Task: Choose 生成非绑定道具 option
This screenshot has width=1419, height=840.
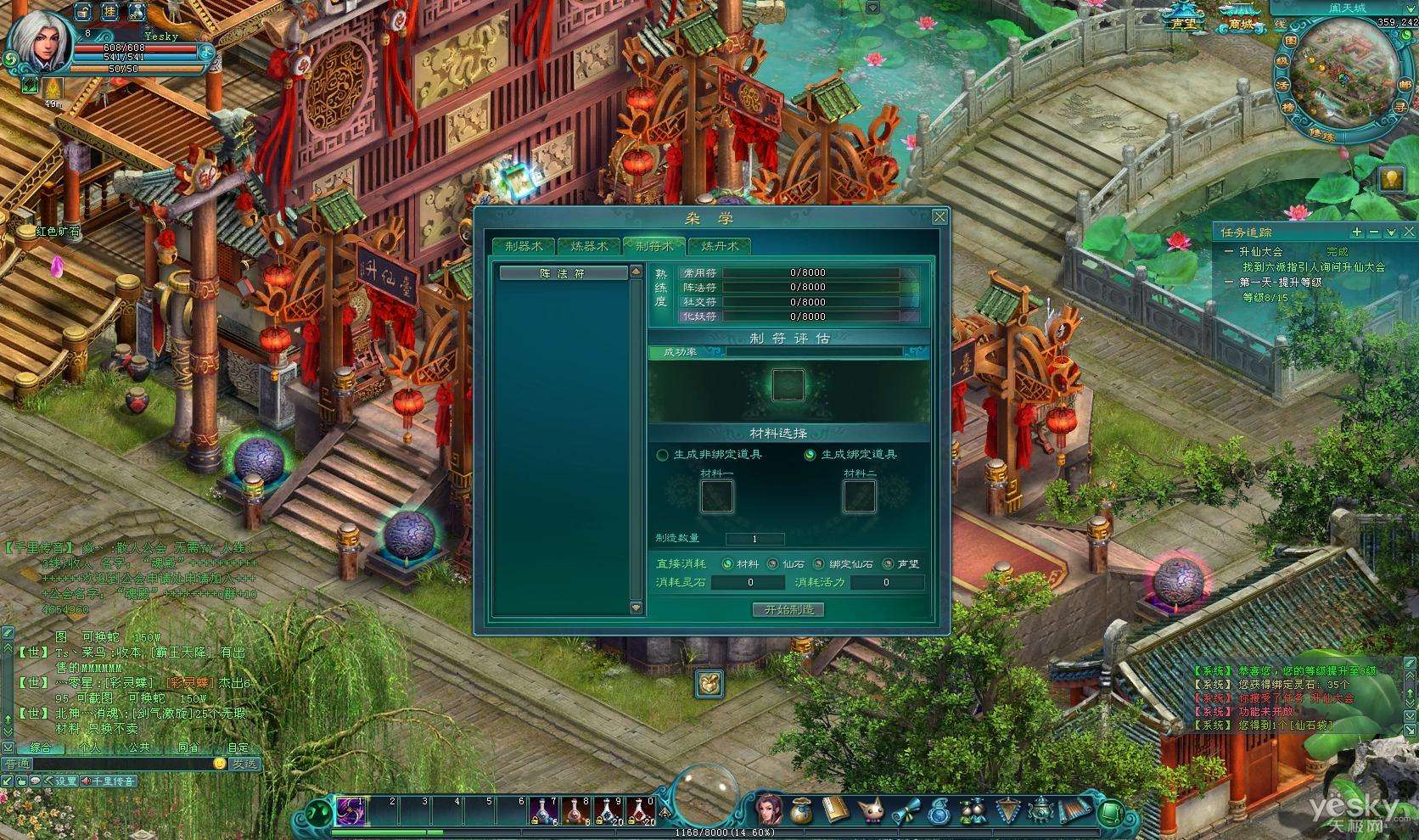Action: coord(663,455)
